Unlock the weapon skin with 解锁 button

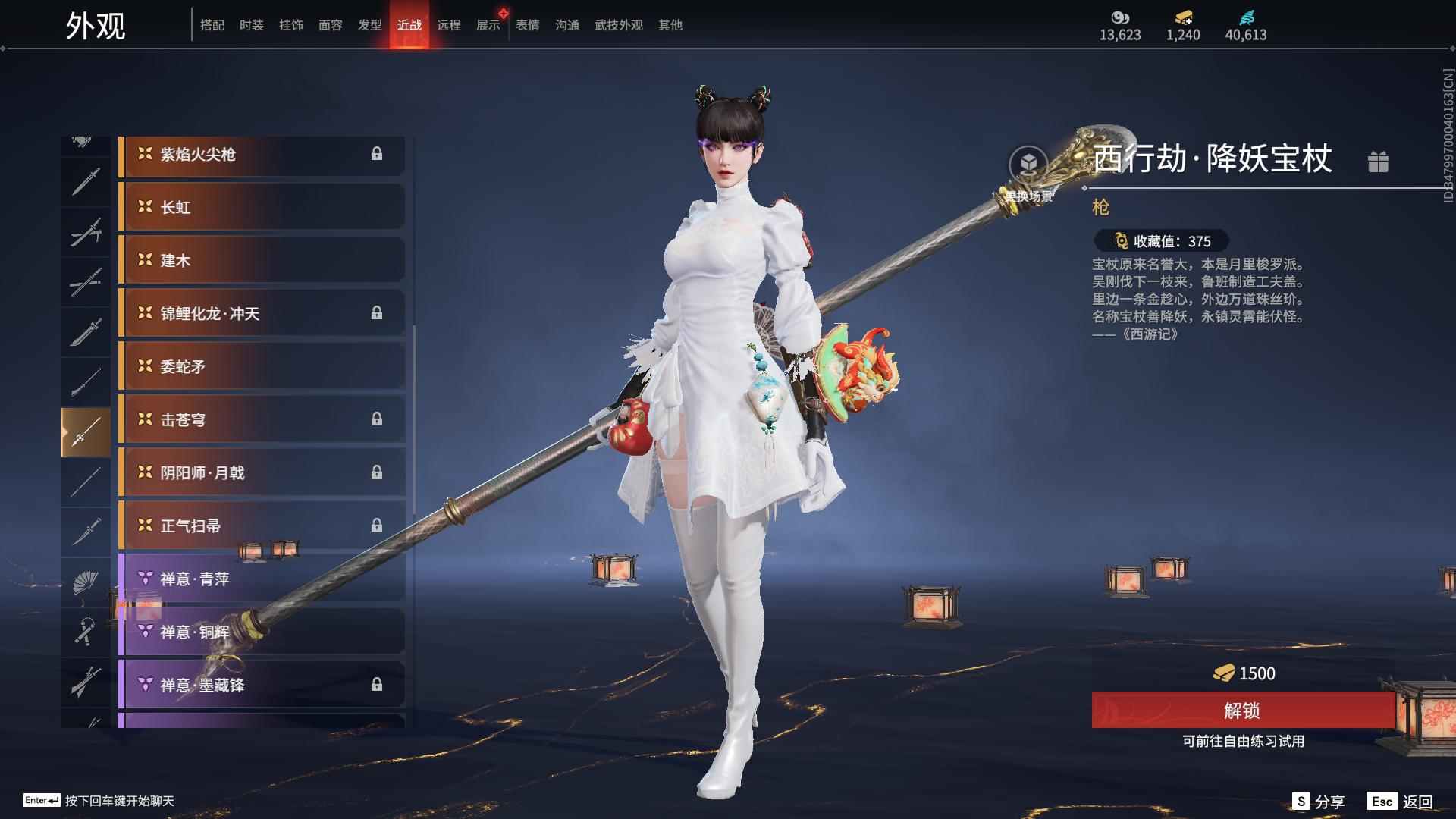[1242, 711]
